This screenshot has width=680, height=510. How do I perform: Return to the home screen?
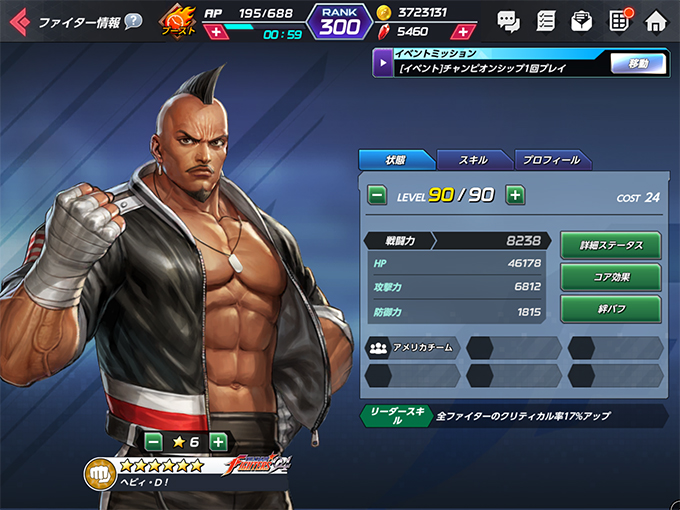(x=656, y=20)
